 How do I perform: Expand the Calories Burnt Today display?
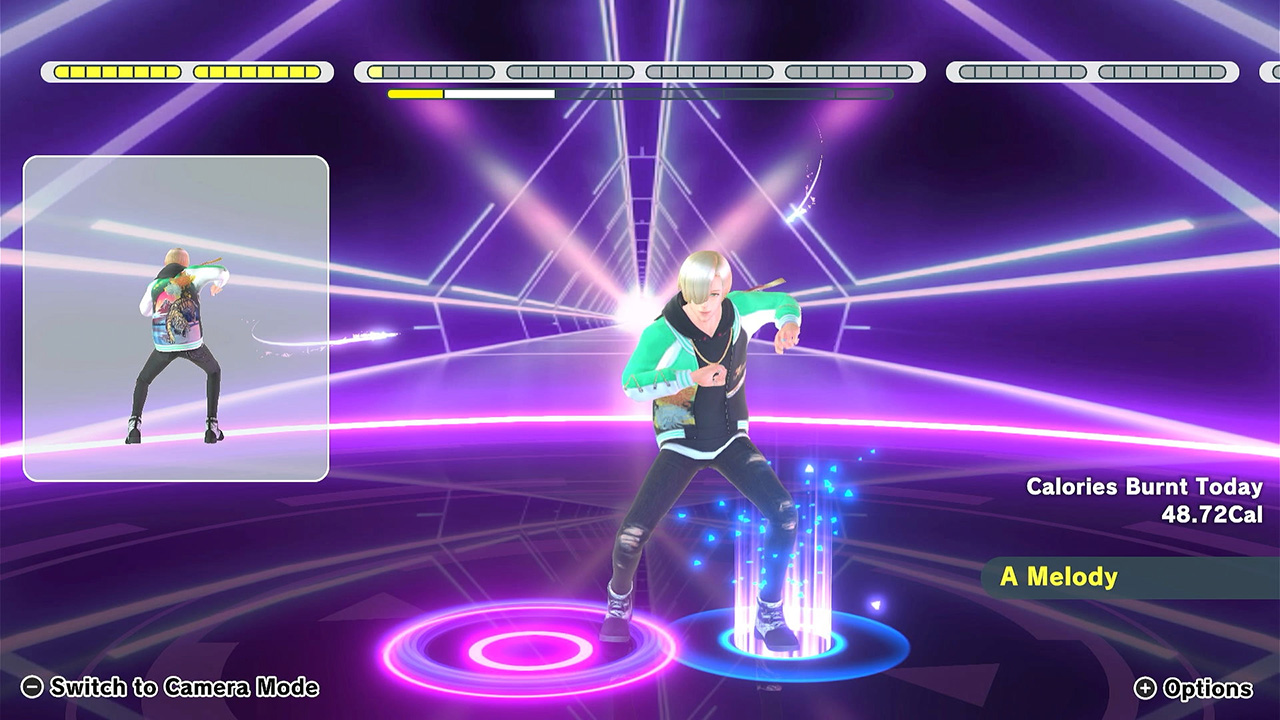[1144, 488]
